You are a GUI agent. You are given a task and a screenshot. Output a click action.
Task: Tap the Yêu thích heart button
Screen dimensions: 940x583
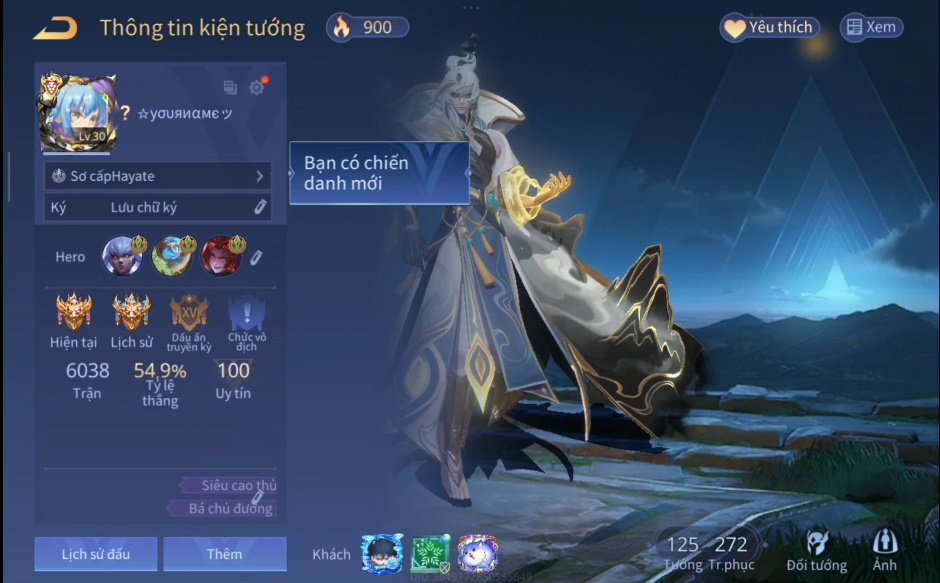(769, 28)
